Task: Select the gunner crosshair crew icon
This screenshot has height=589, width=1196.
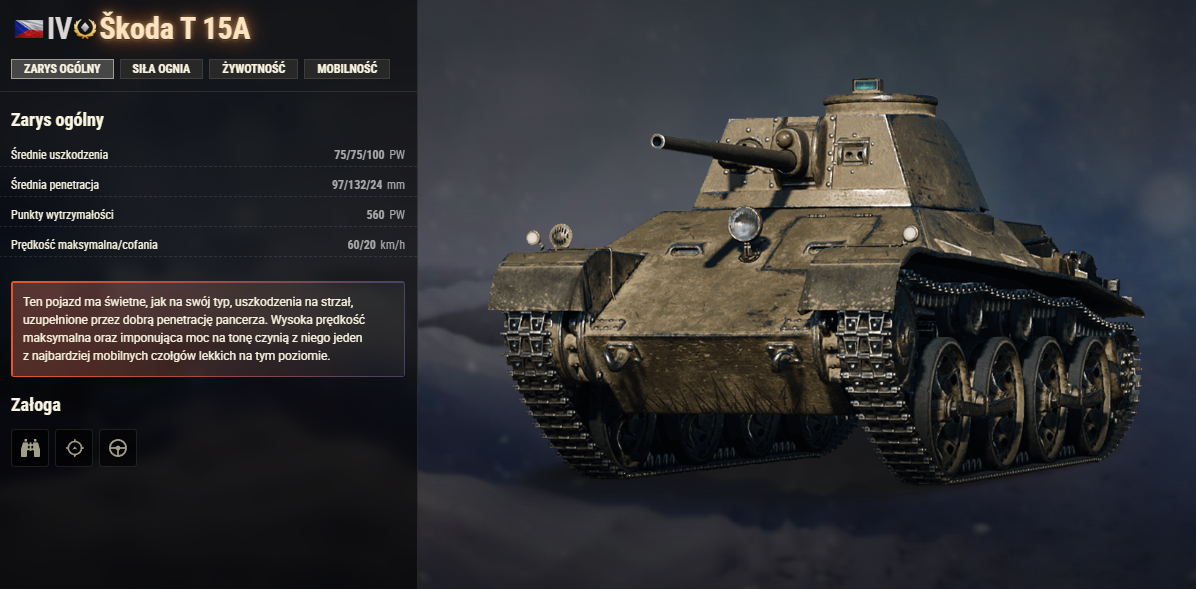Action: click(x=74, y=448)
